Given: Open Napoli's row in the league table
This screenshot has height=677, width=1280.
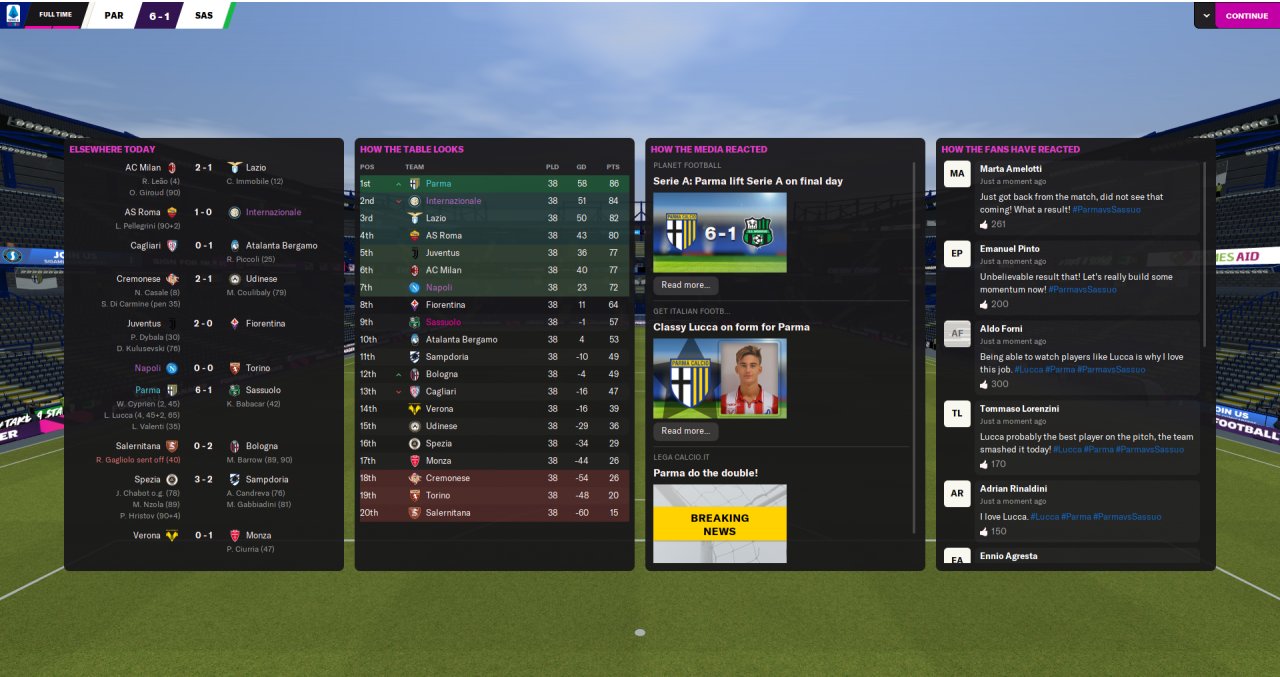Looking at the screenshot, I should point(440,287).
